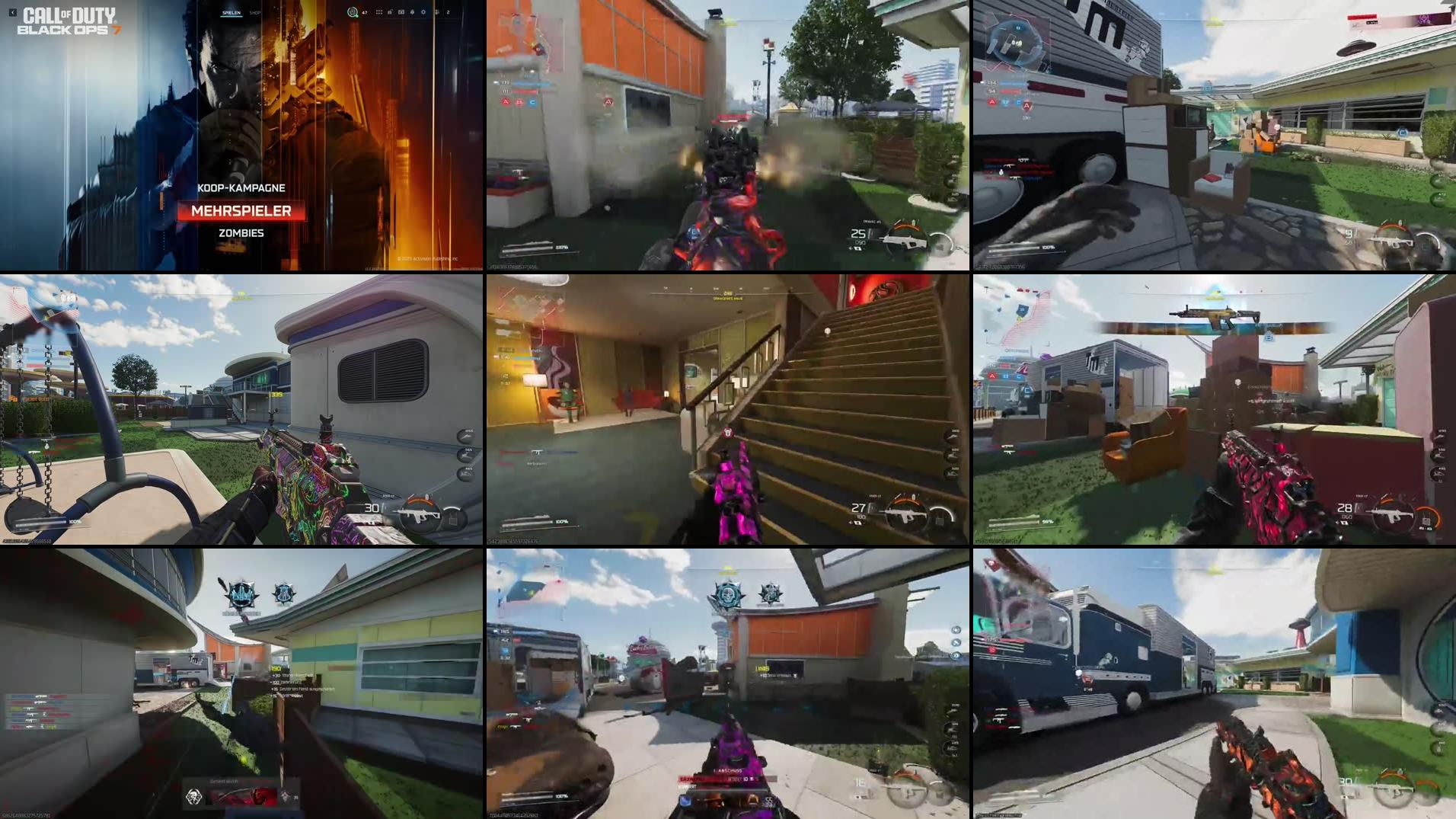
Task: Choose the KOOP-KAMPAGNE mode
Action: [241, 187]
